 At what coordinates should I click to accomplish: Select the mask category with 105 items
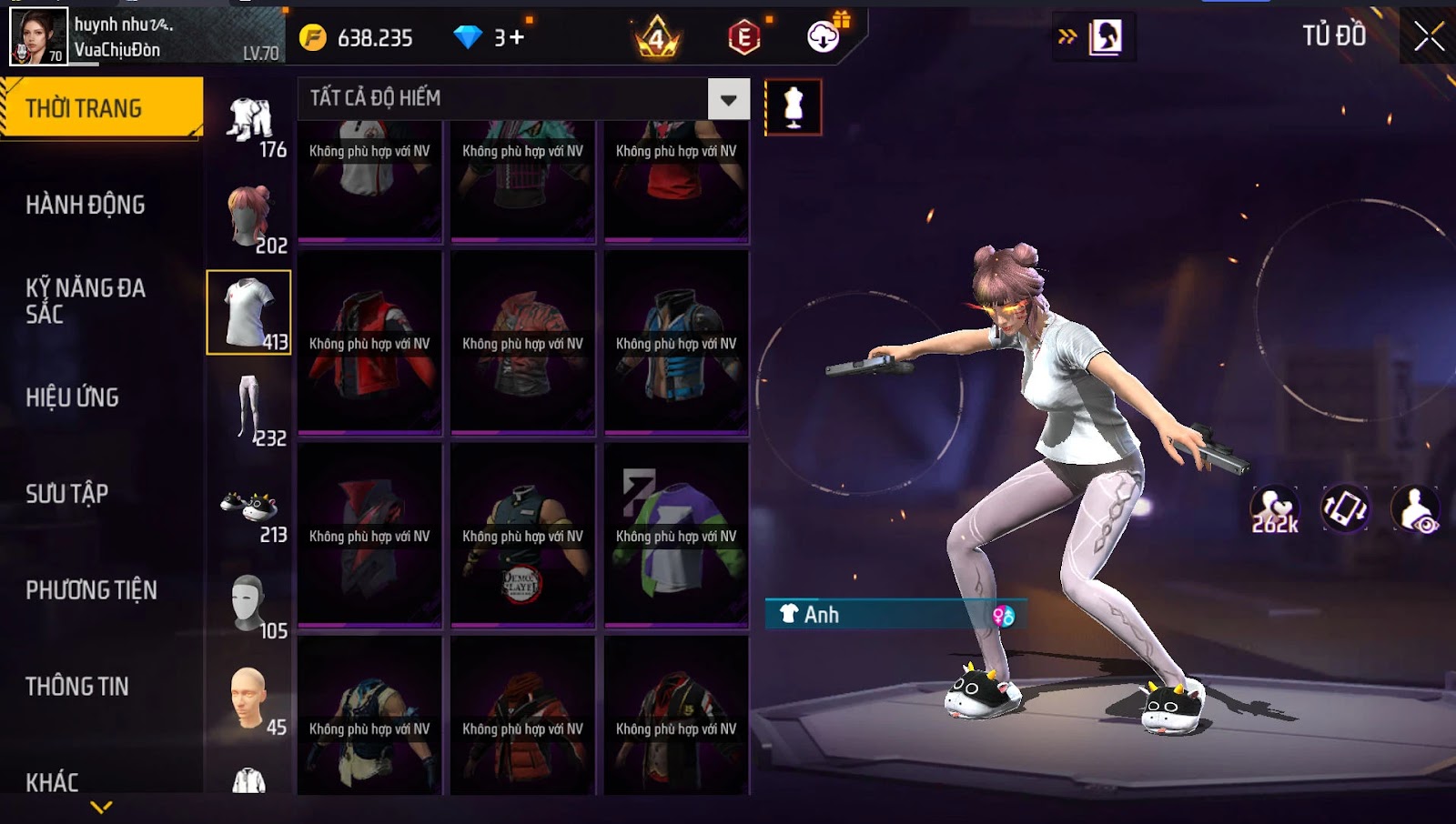[250, 605]
